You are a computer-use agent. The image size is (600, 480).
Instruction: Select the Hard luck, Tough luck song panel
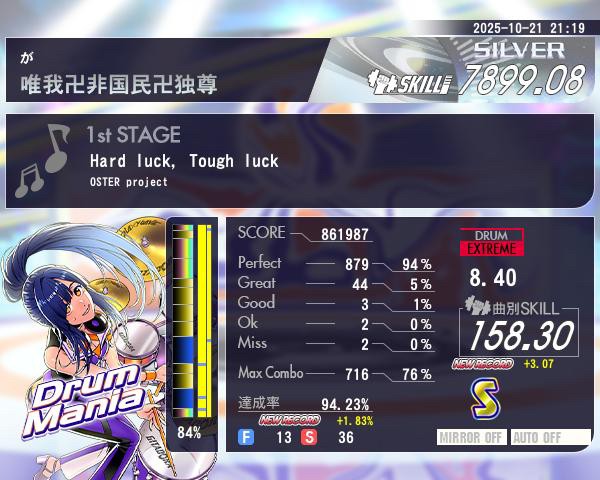coord(300,161)
